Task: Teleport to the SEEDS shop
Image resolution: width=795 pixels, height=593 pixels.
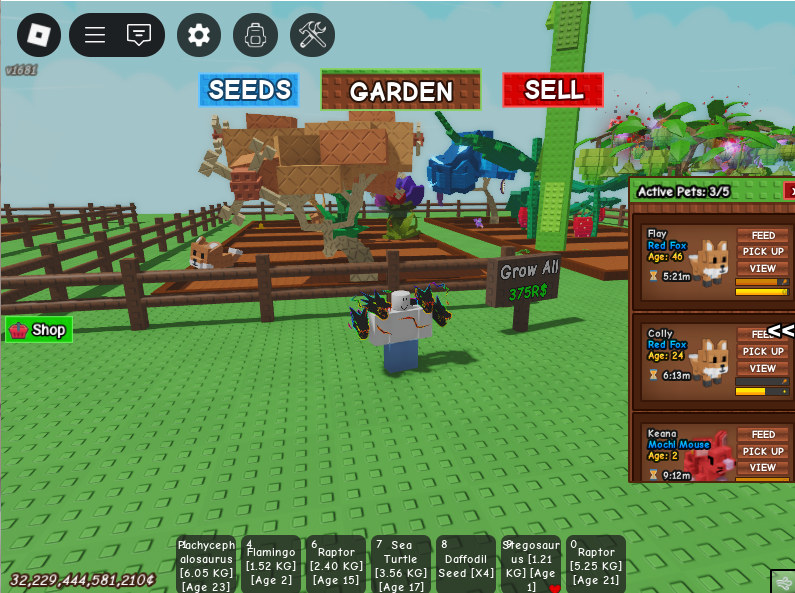Action: [x=249, y=90]
